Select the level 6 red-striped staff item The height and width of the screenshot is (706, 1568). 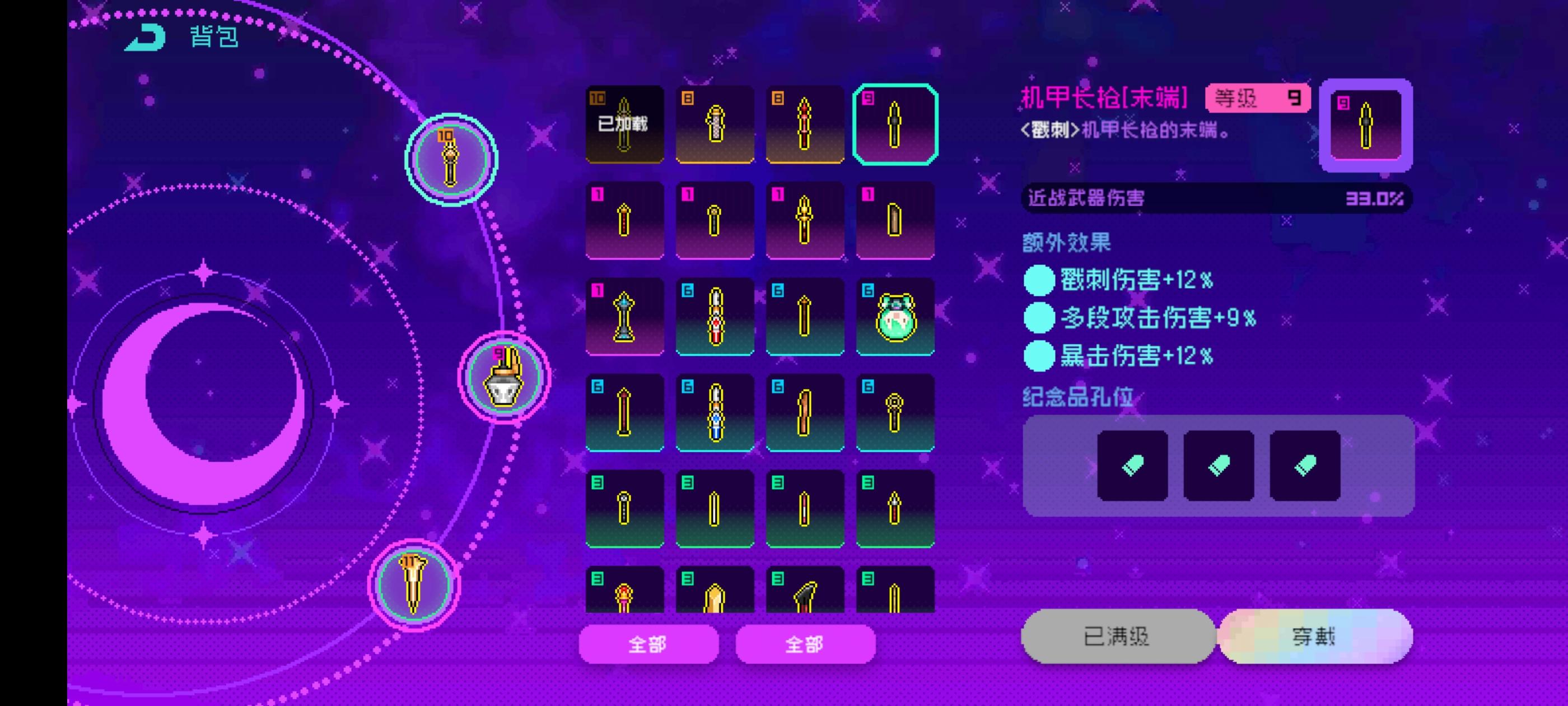714,315
